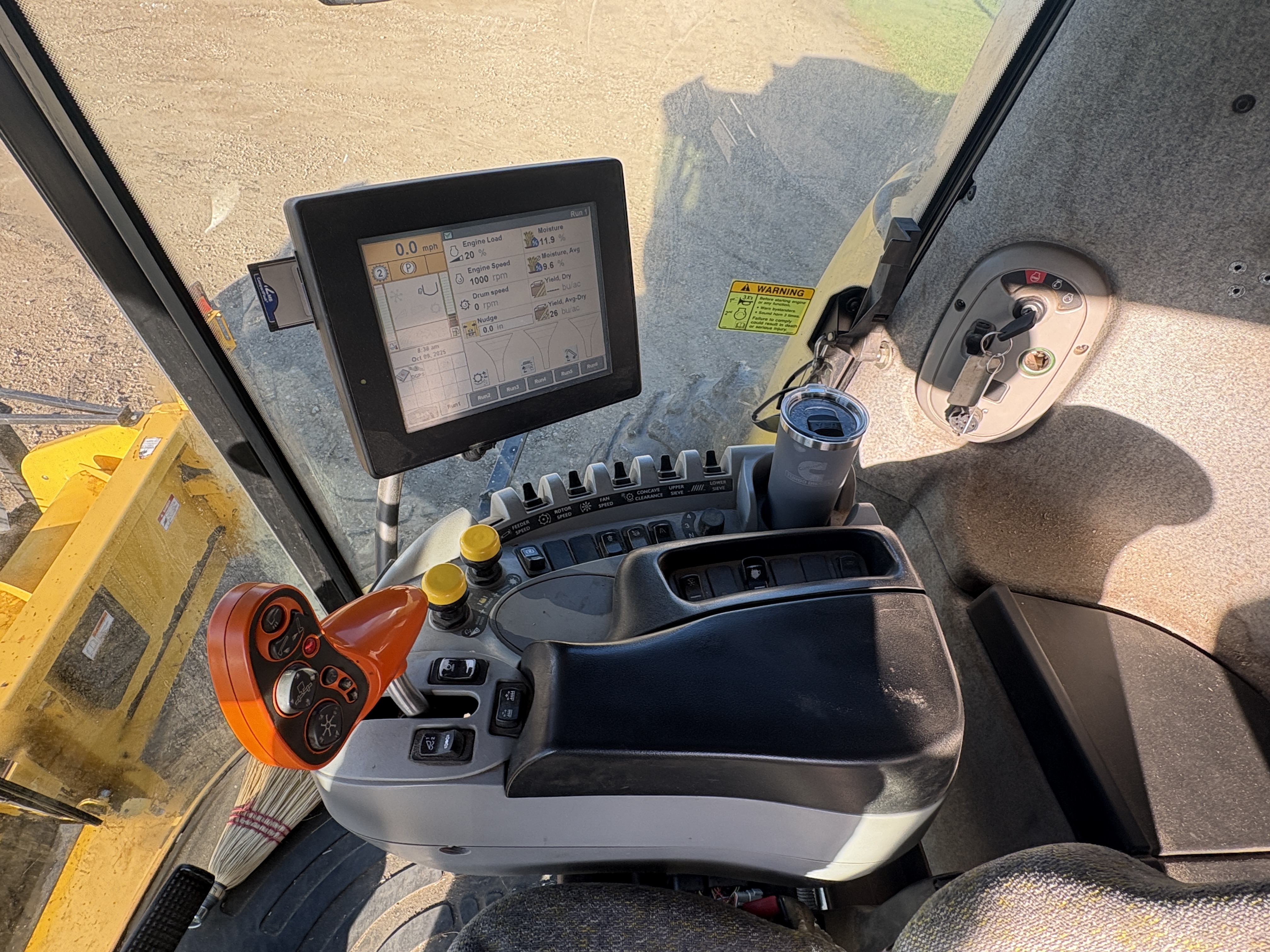Flip the ROTOR SPEED switch
1270x952 pixels.
(x=576, y=483)
